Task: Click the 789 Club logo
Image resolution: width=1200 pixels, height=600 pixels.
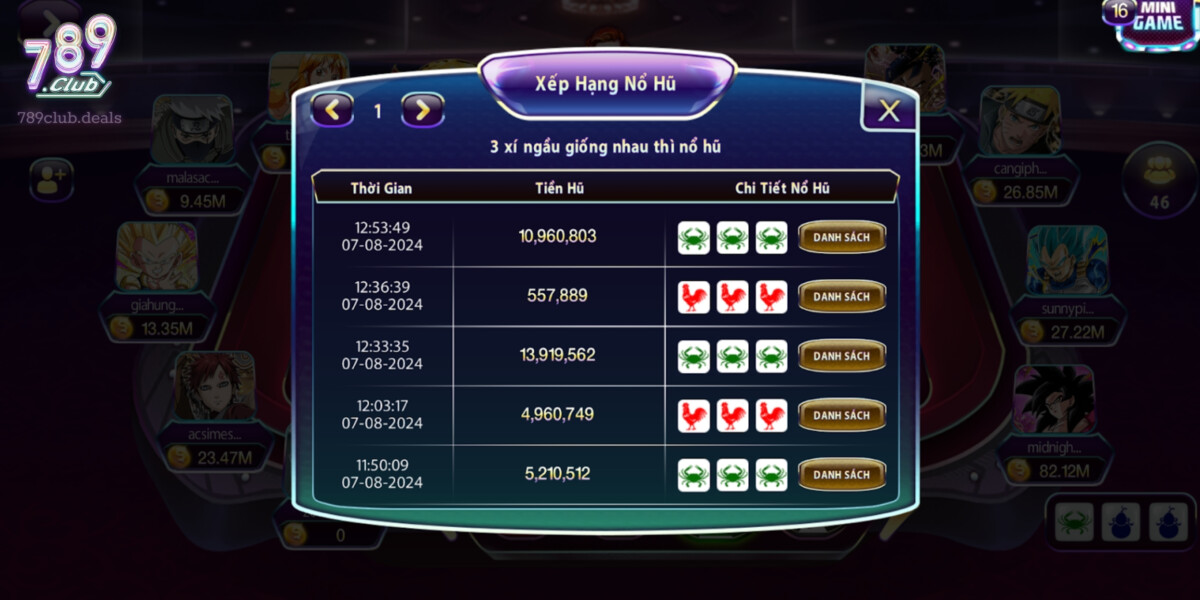Action: [68, 60]
